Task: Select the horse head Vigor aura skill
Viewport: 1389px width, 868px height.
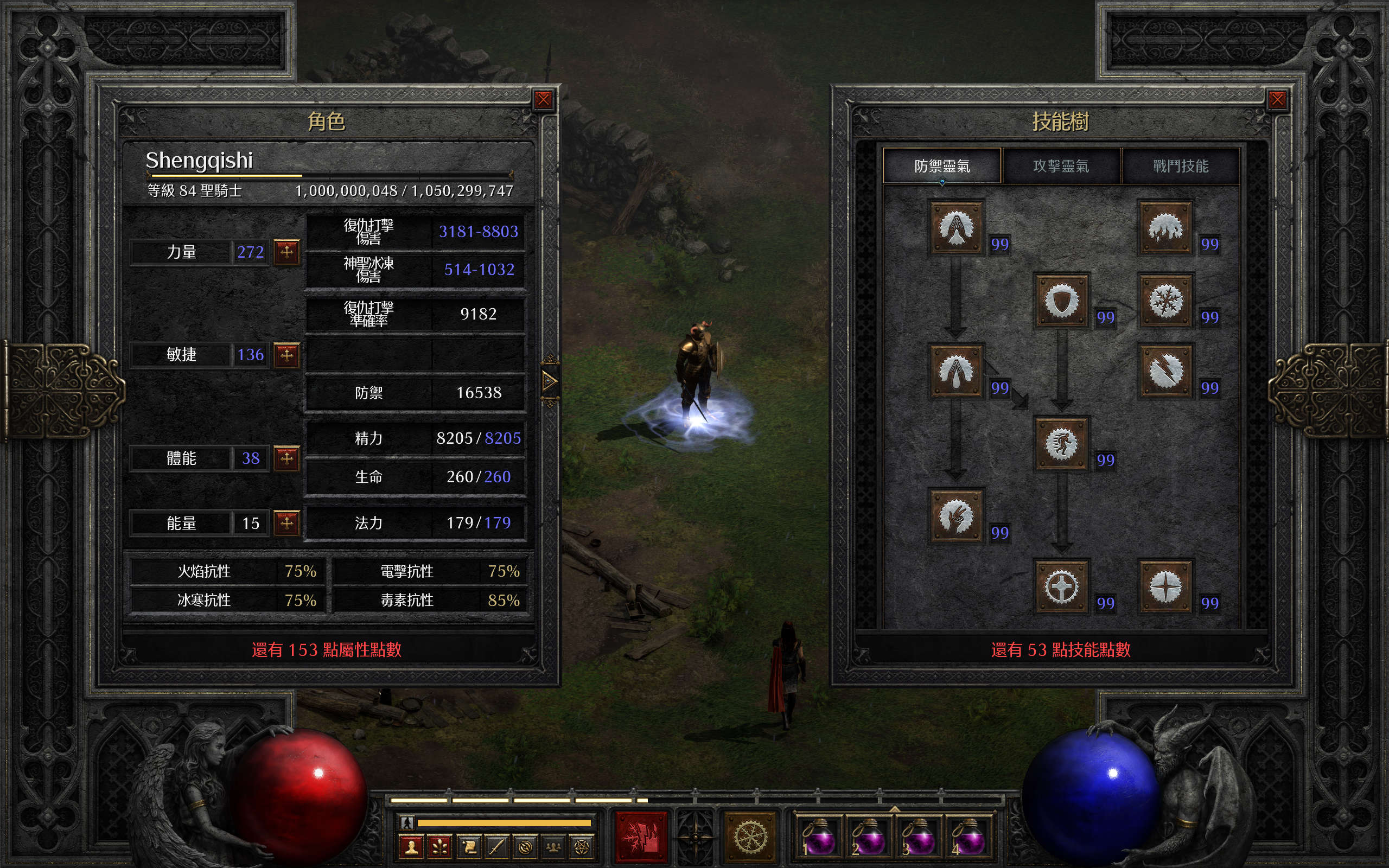Action: (1061, 443)
